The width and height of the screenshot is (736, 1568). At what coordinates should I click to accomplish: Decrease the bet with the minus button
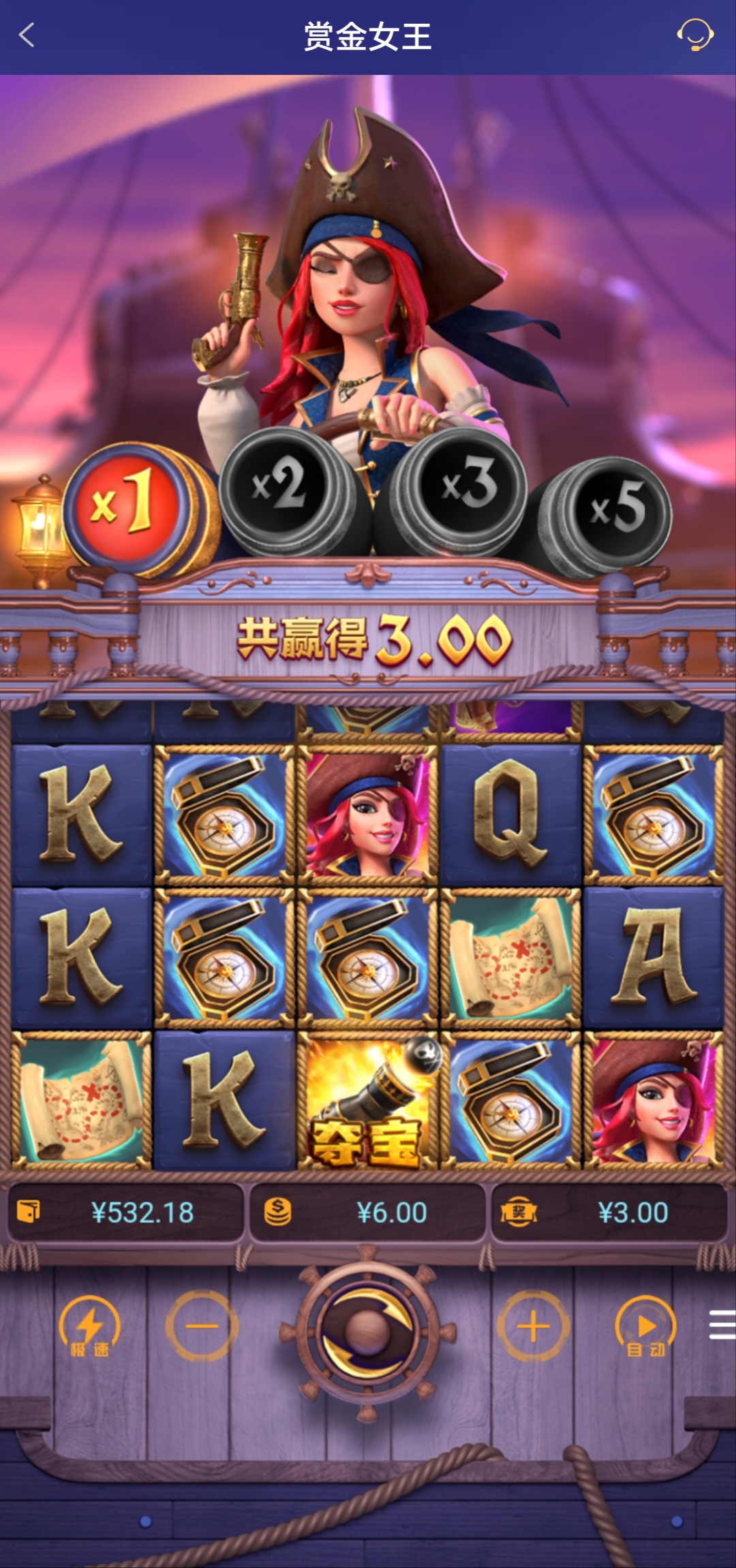[202, 1326]
